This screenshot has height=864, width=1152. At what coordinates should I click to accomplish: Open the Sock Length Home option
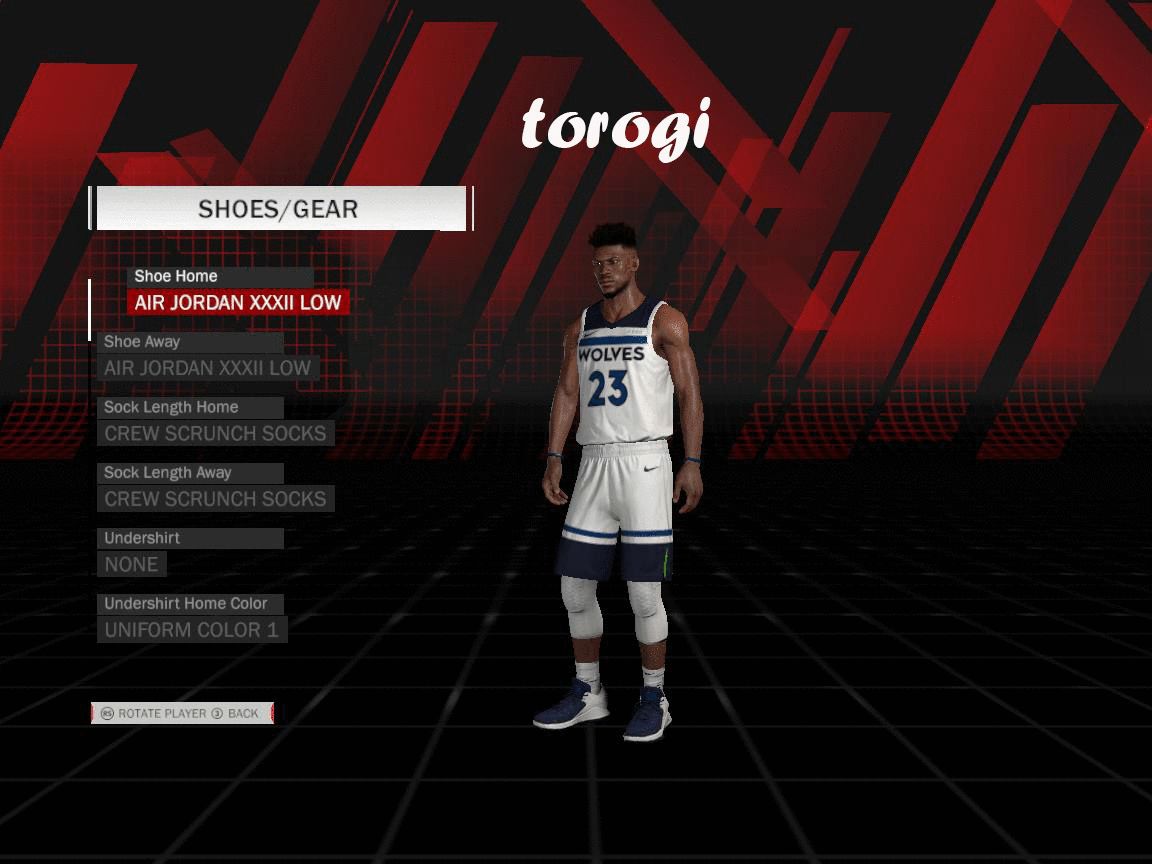(215, 434)
